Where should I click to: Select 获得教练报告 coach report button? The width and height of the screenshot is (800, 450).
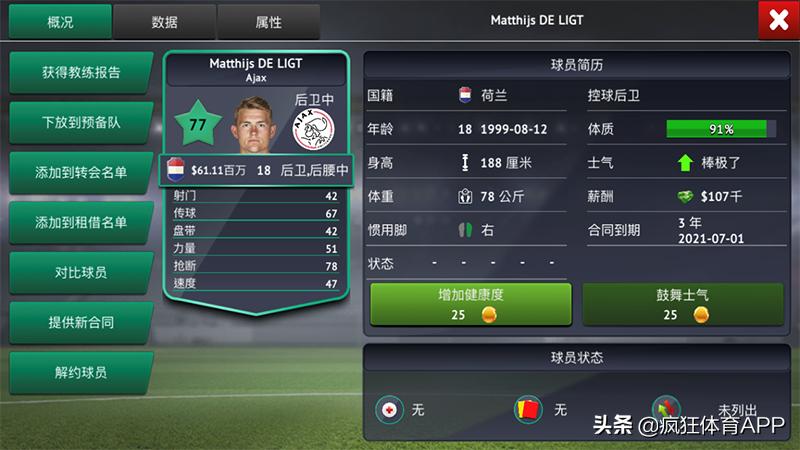(81, 73)
